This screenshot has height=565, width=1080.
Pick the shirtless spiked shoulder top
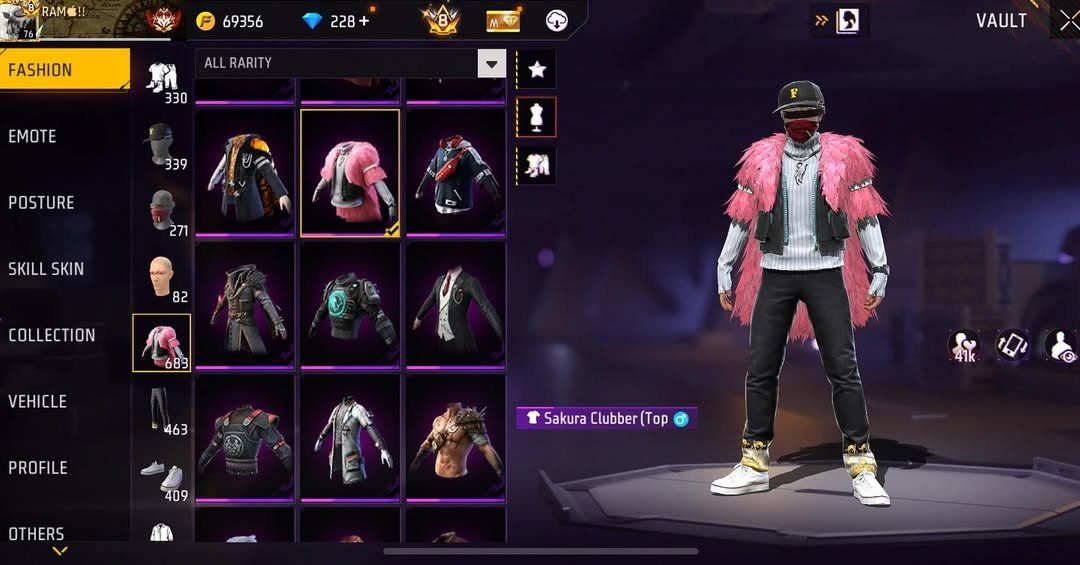click(x=456, y=437)
